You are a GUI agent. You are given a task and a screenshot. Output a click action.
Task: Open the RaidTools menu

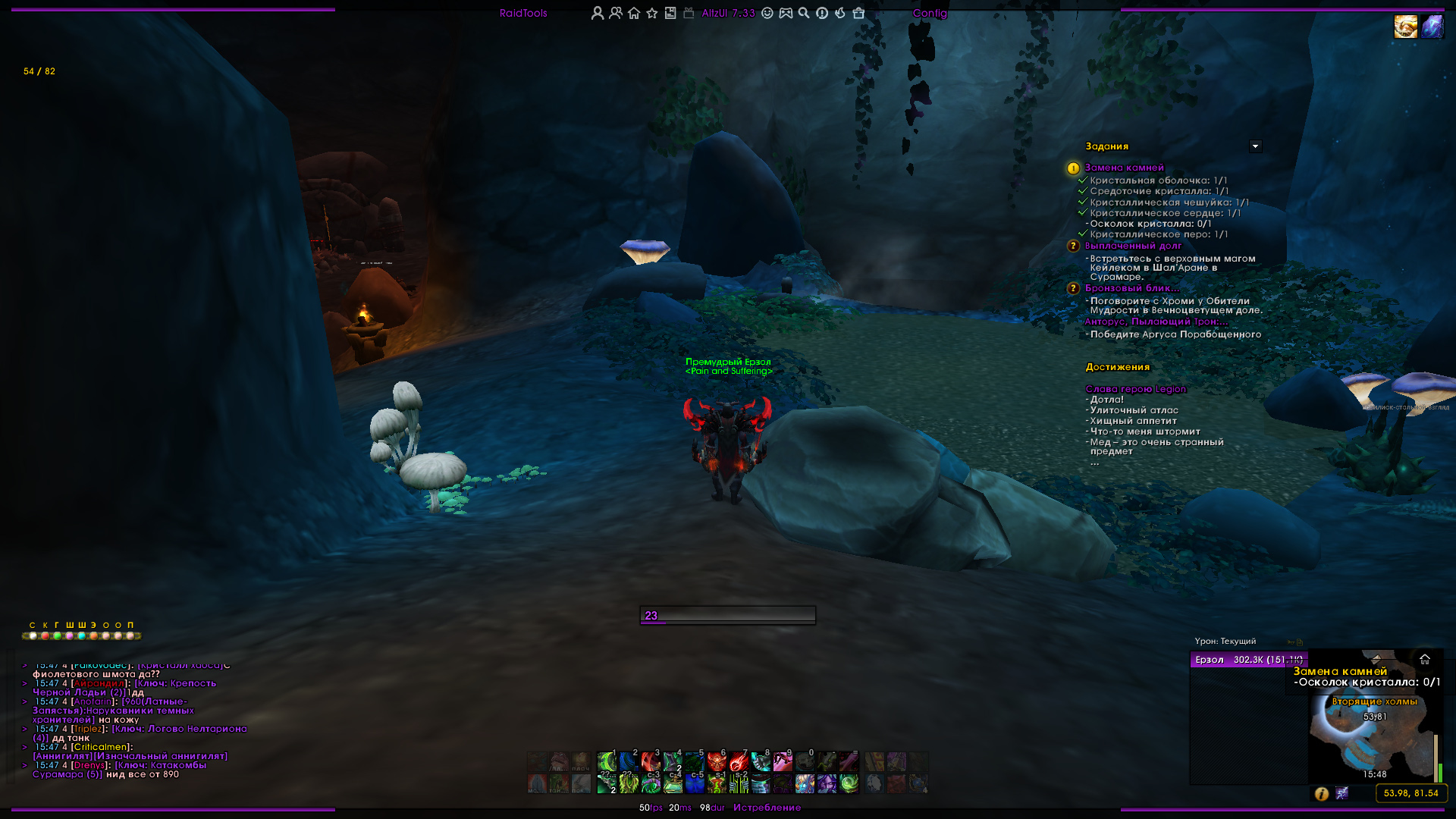[523, 13]
